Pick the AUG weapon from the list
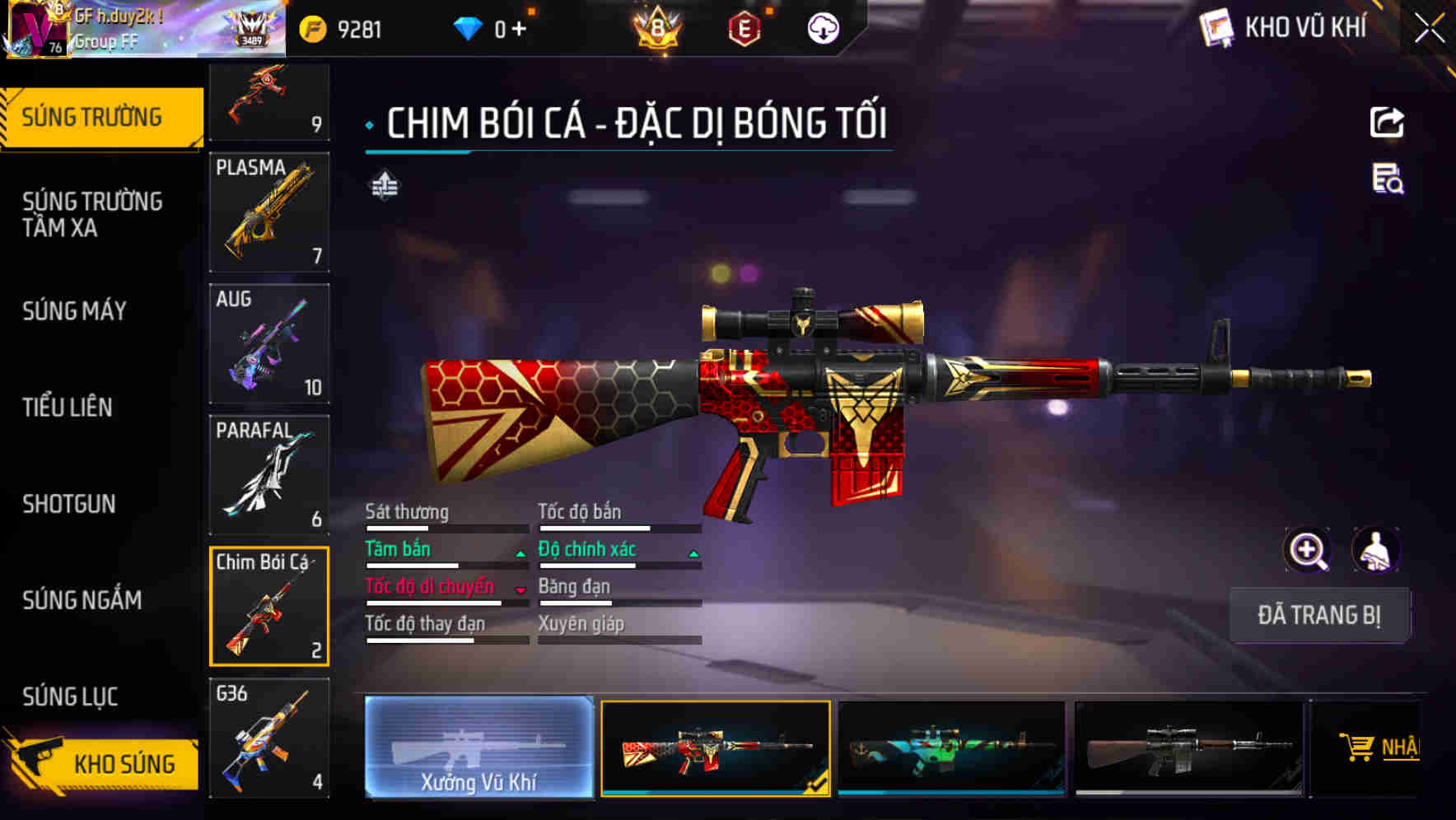 point(269,344)
